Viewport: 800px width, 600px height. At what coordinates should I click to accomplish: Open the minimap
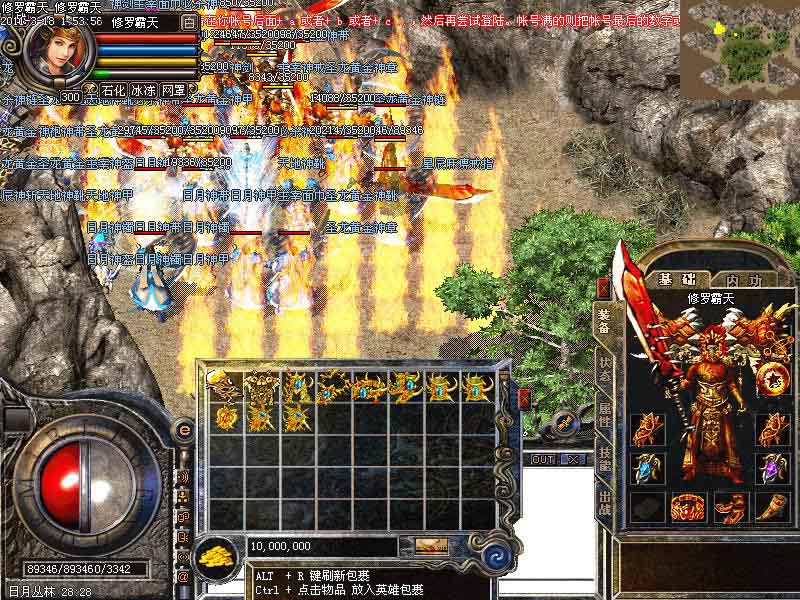coord(739,43)
